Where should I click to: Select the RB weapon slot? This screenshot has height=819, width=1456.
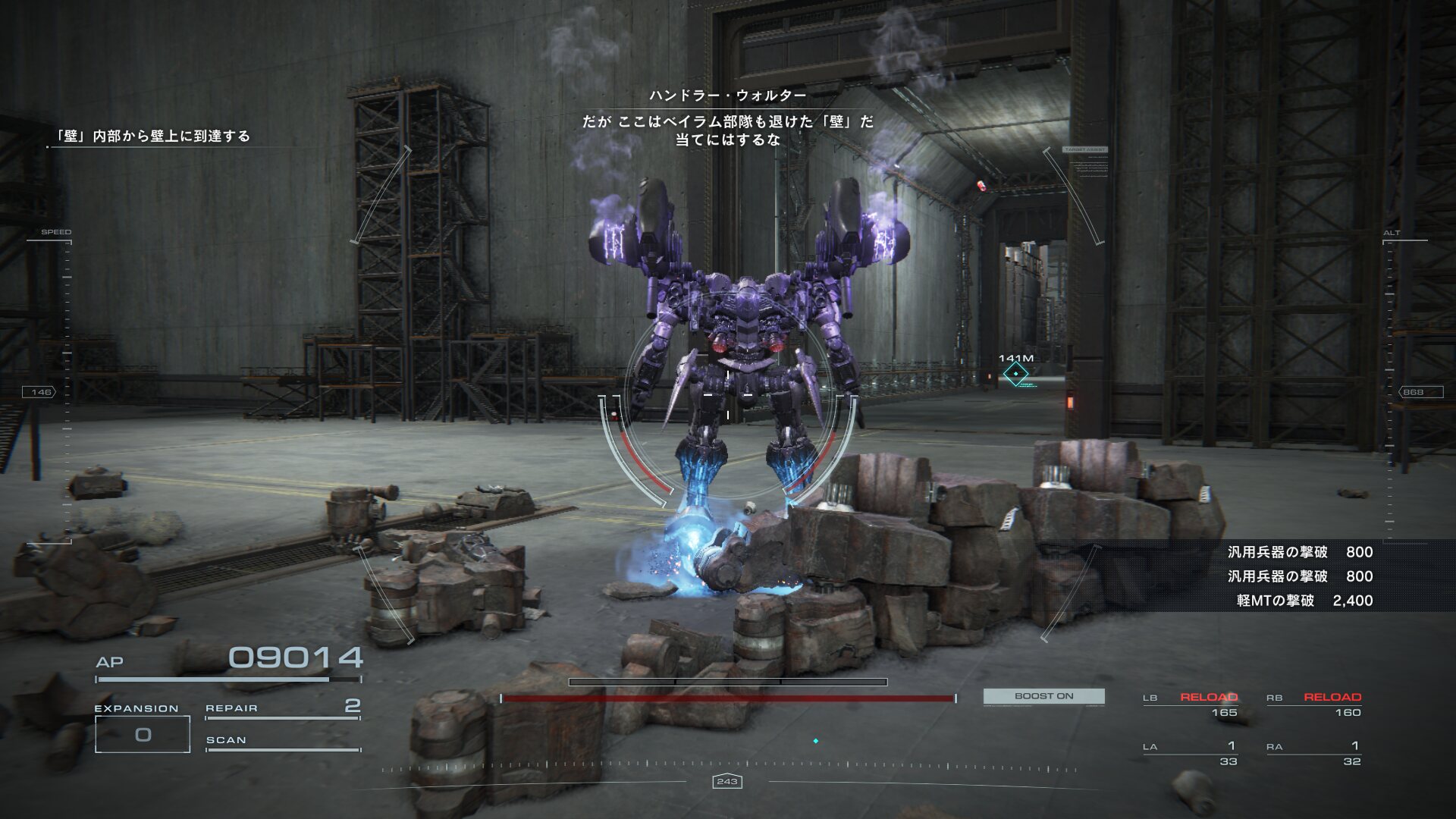tap(1313, 704)
